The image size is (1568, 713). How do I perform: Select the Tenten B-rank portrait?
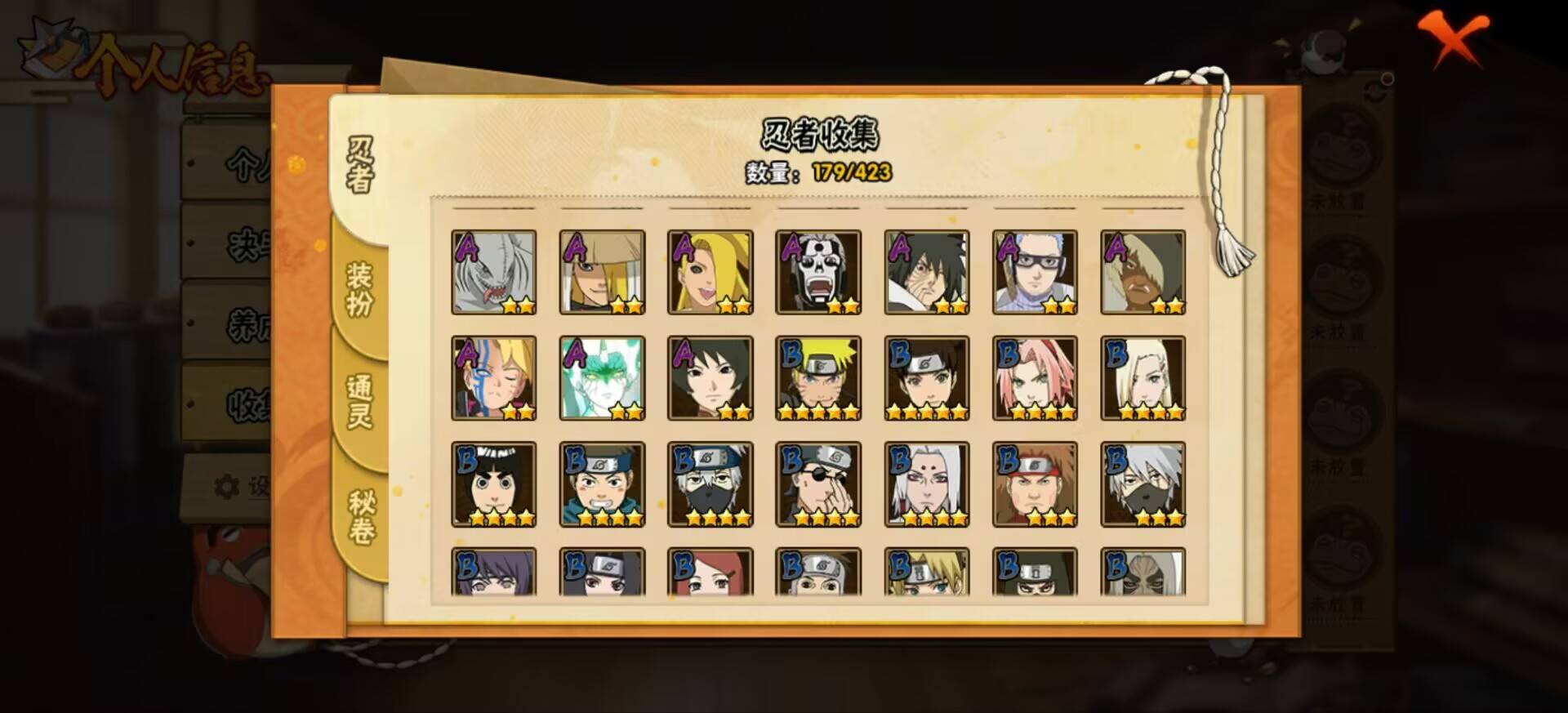[x=927, y=379]
